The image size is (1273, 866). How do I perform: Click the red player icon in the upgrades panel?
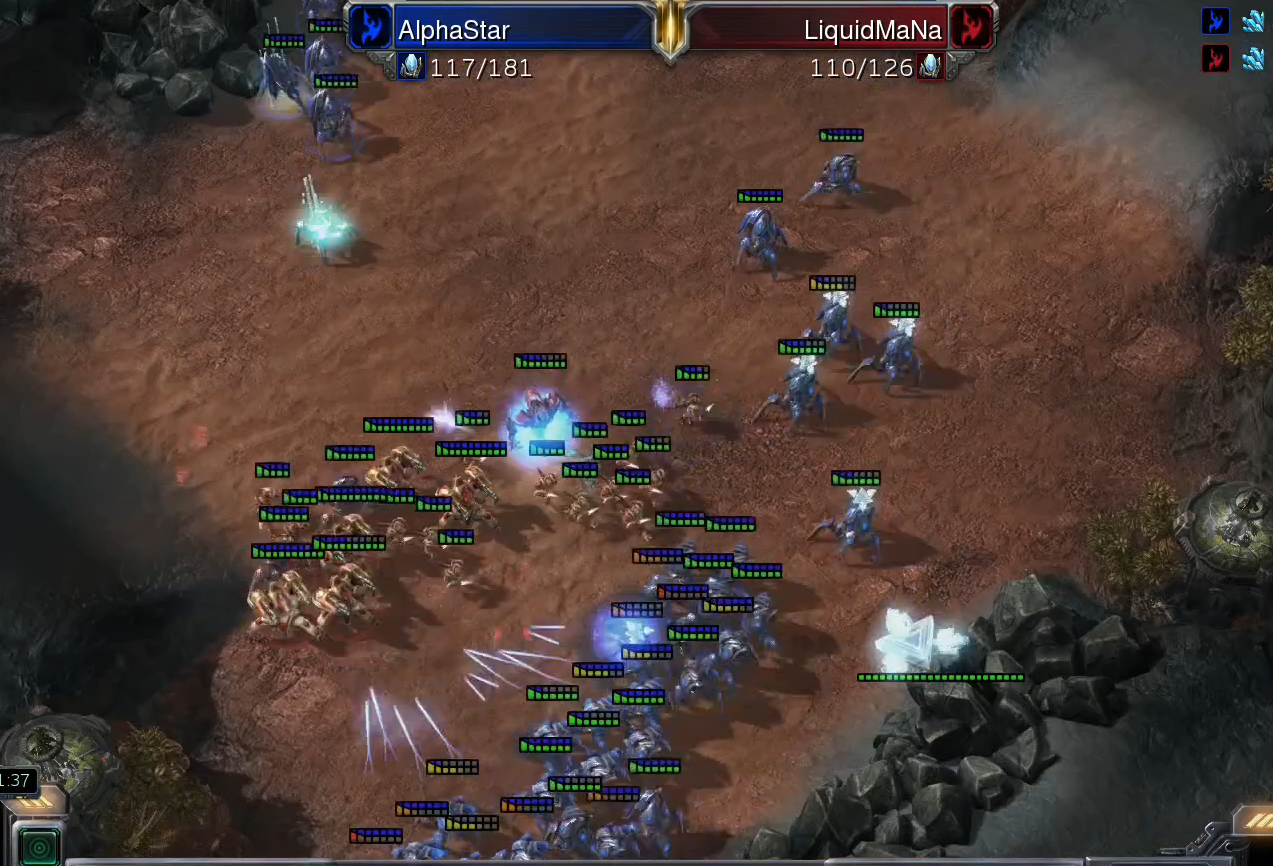[x=1215, y=59]
